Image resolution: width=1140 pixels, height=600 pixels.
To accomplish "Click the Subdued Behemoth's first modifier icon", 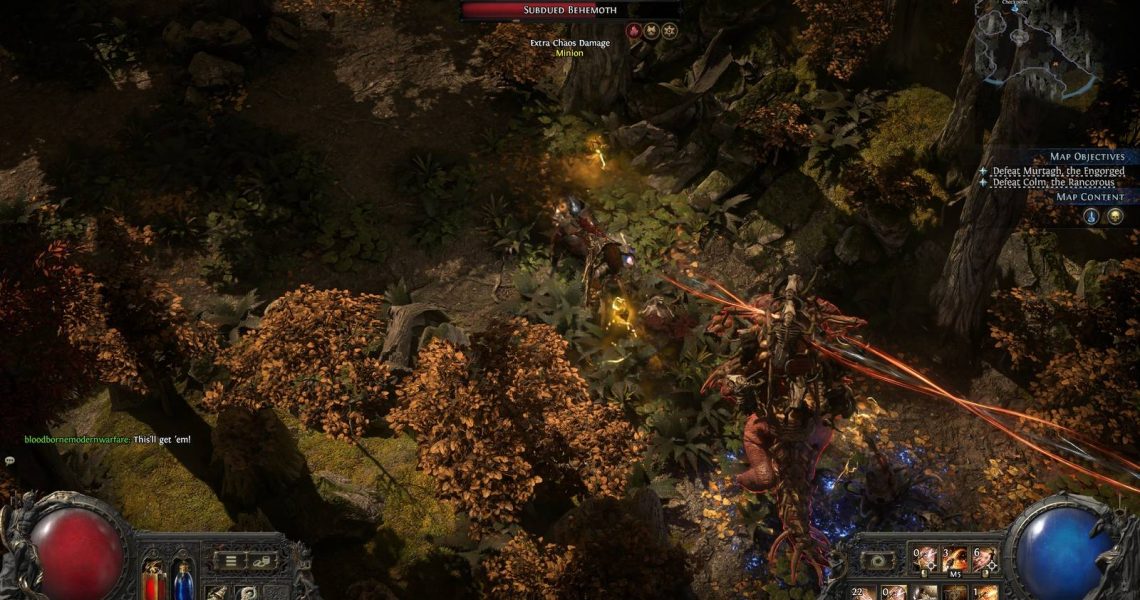I will coord(632,31).
